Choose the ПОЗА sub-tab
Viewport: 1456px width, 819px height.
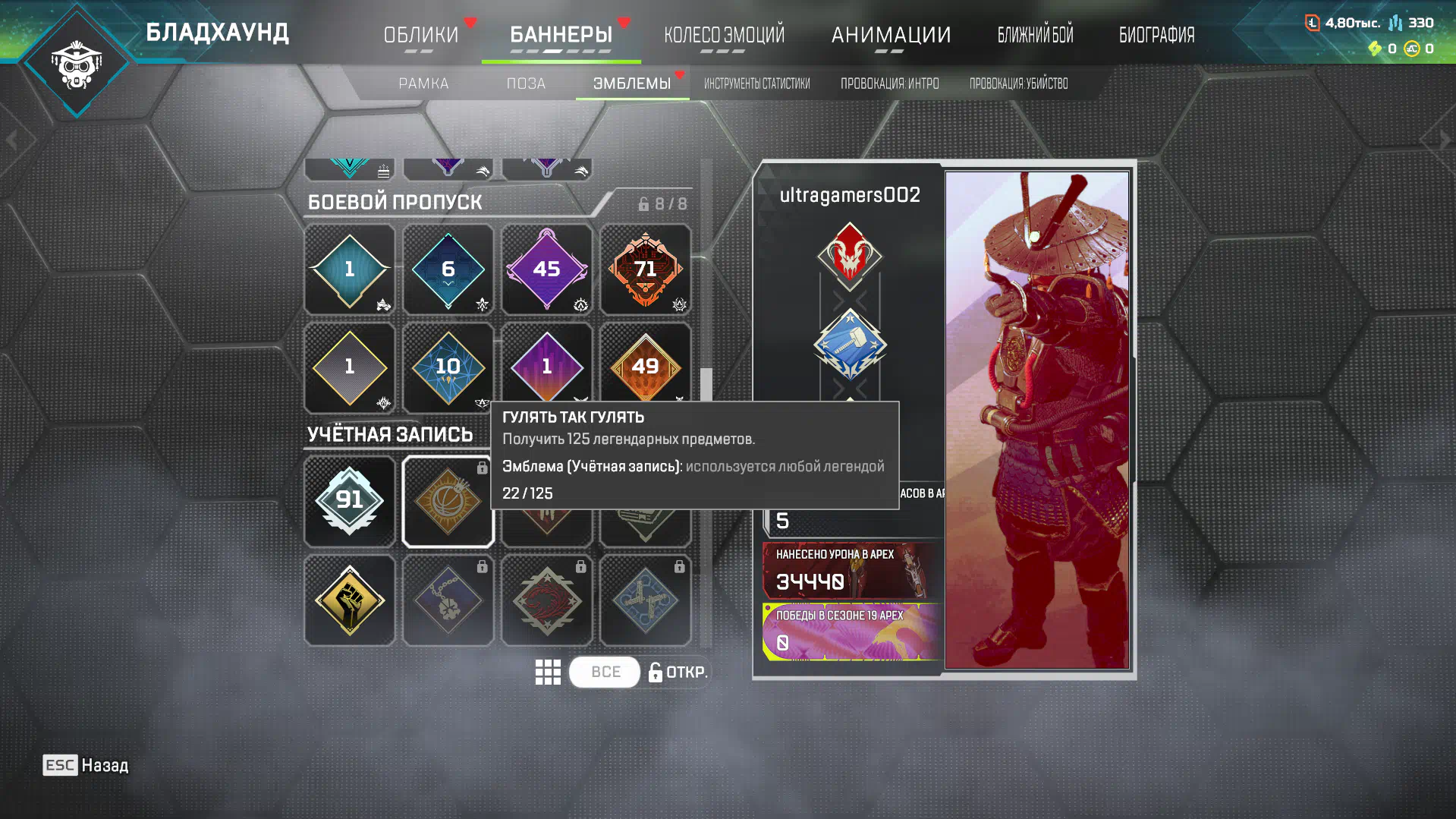pyautogui.click(x=526, y=83)
